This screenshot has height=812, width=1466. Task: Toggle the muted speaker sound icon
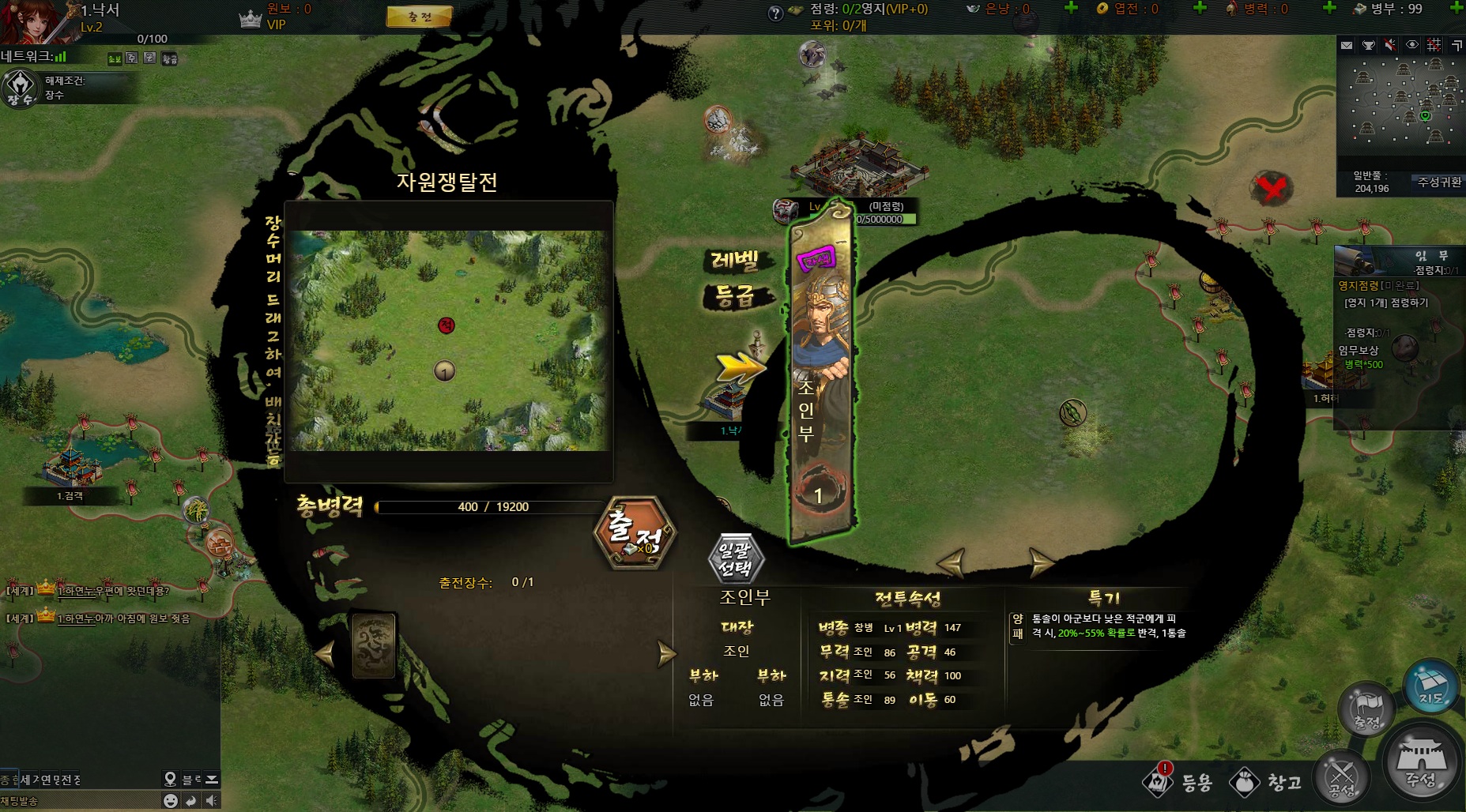tap(1390, 46)
